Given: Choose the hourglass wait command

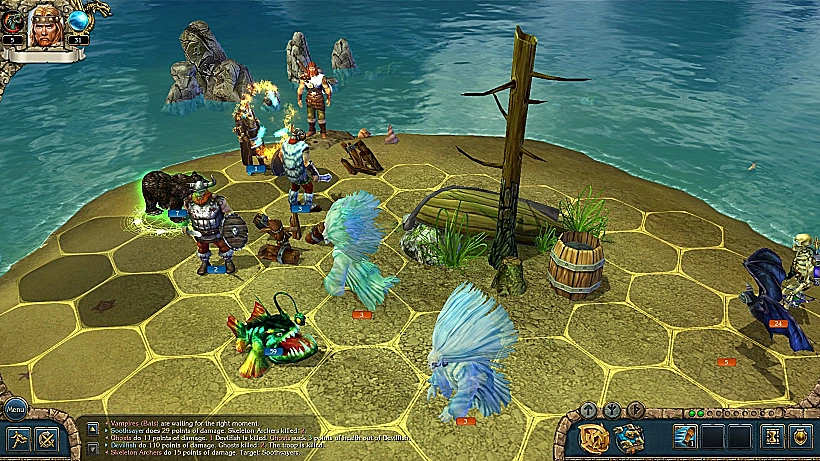Looking at the screenshot, I should [x=772, y=437].
